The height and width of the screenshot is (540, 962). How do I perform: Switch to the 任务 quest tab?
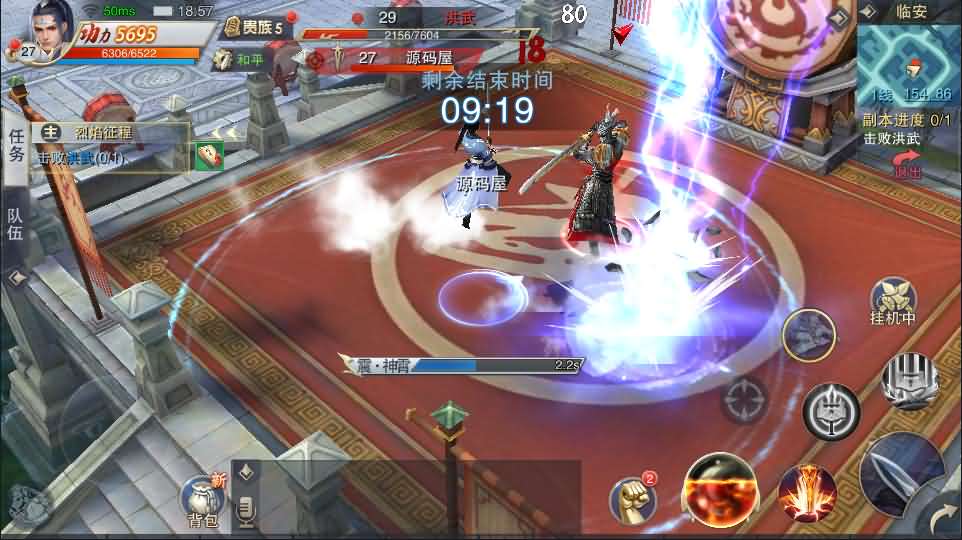15,145
